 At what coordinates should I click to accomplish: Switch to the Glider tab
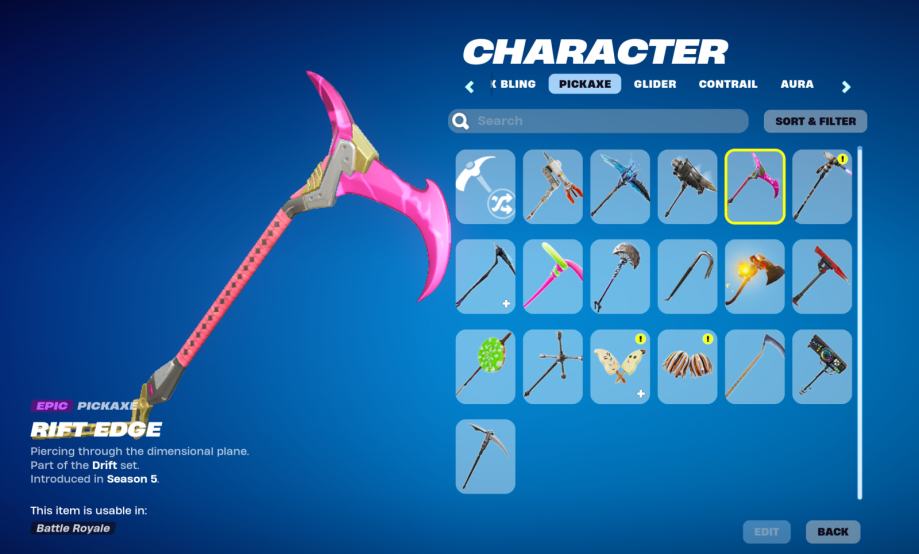pos(655,84)
